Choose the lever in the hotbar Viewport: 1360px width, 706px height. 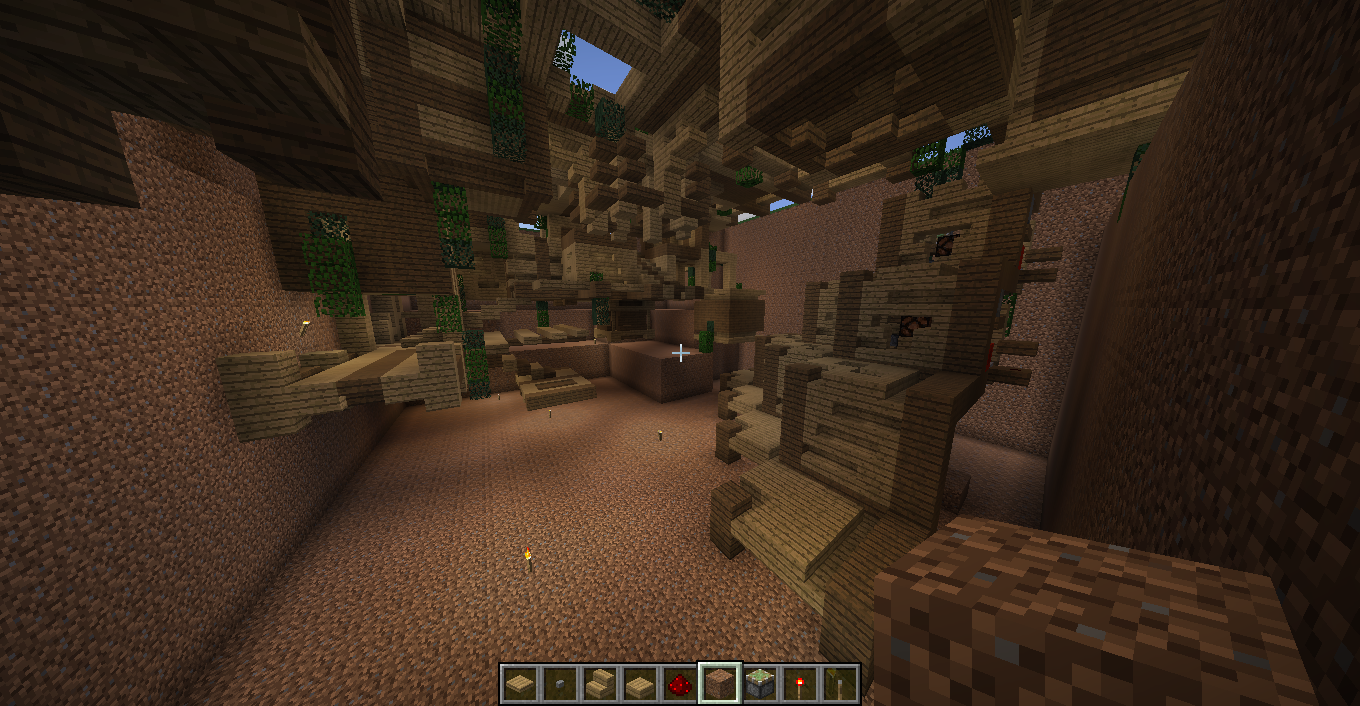(x=840, y=684)
